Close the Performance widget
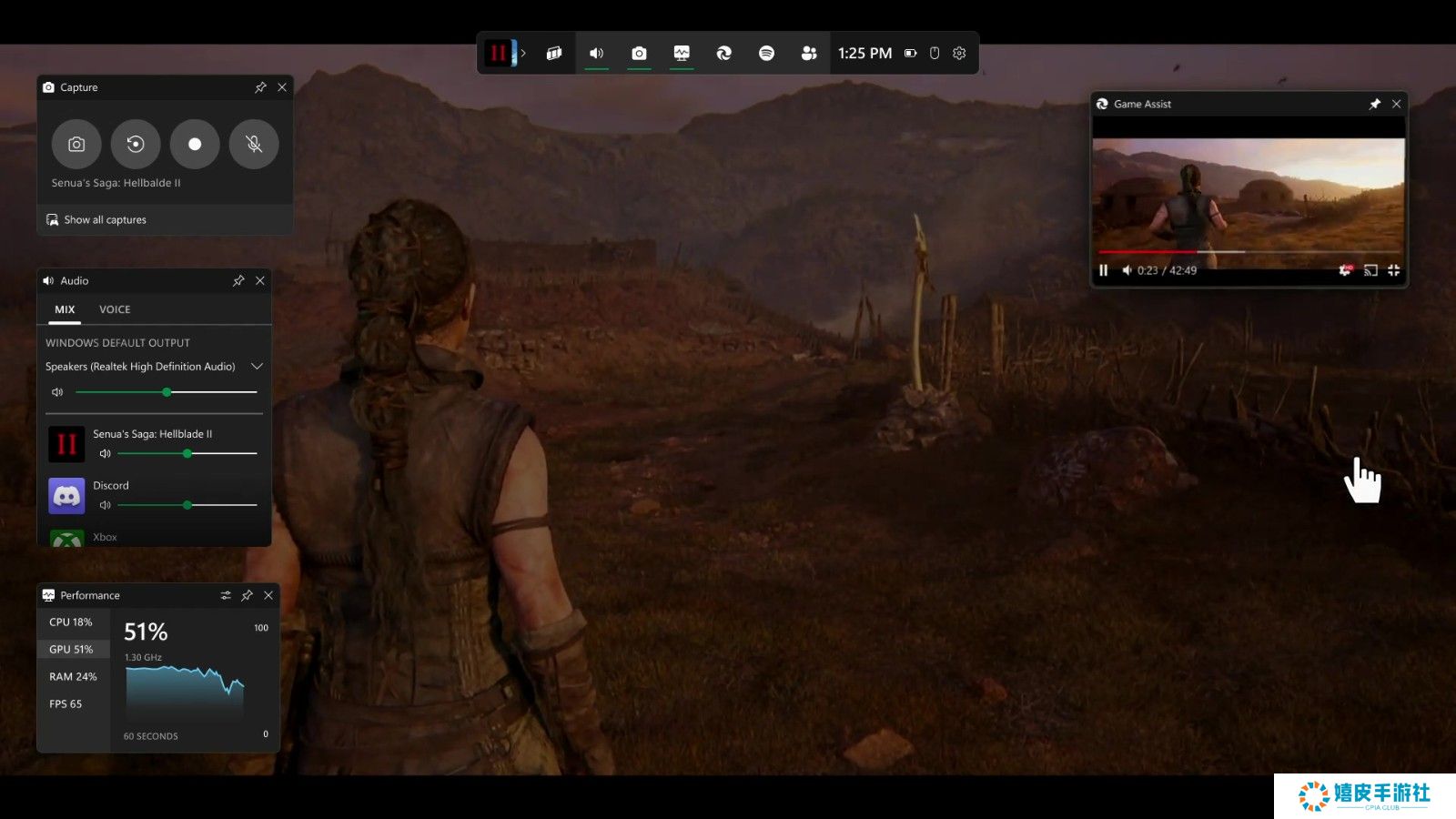1456x819 pixels. coord(268,595)
